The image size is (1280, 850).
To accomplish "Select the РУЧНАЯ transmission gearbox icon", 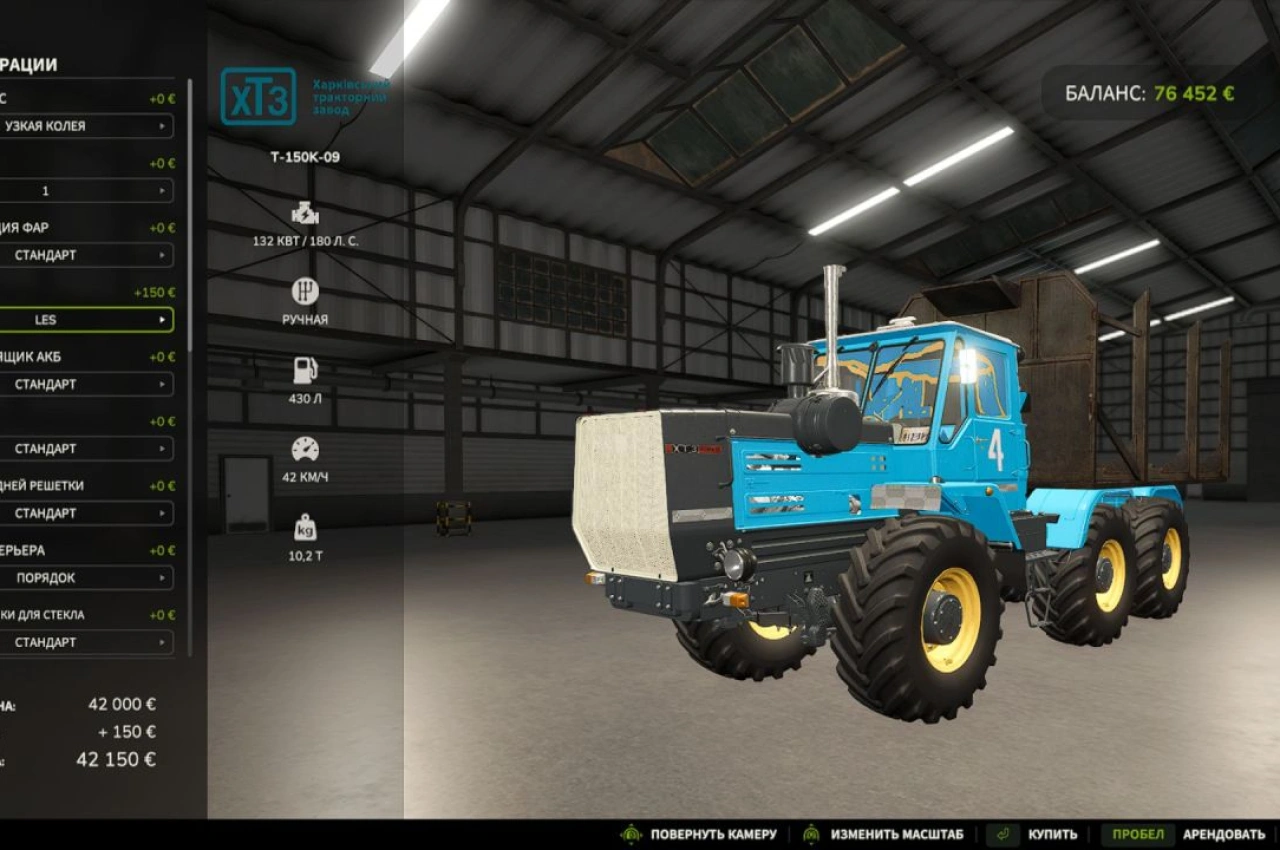I will 303,290.
